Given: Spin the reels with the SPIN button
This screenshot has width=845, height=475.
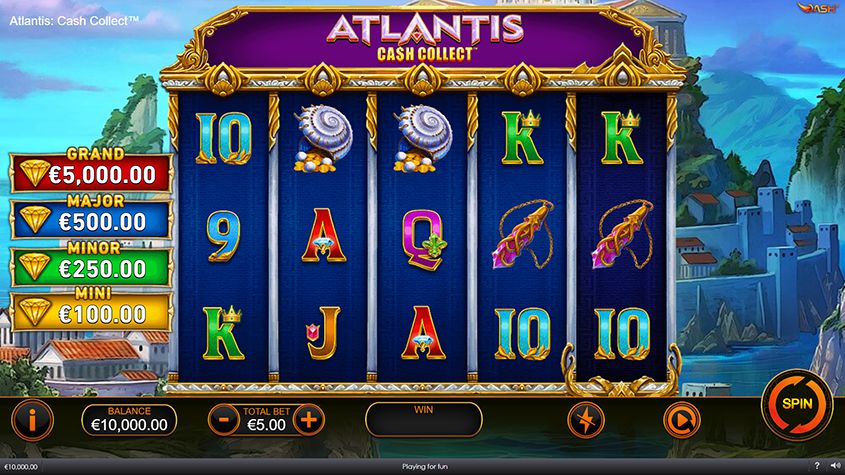Looking at the screenshot, I should (x=797, y=404).
